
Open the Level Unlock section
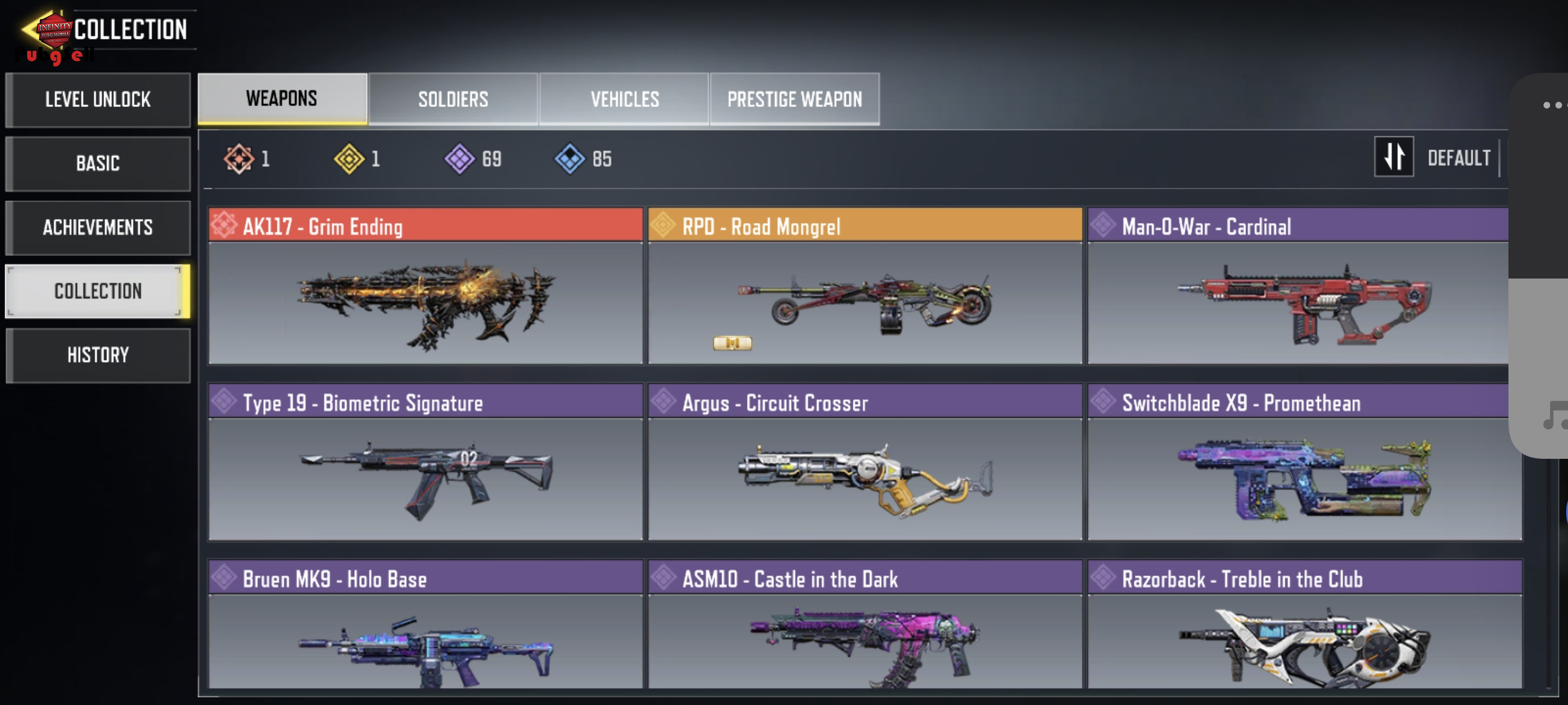pos(98,100)
